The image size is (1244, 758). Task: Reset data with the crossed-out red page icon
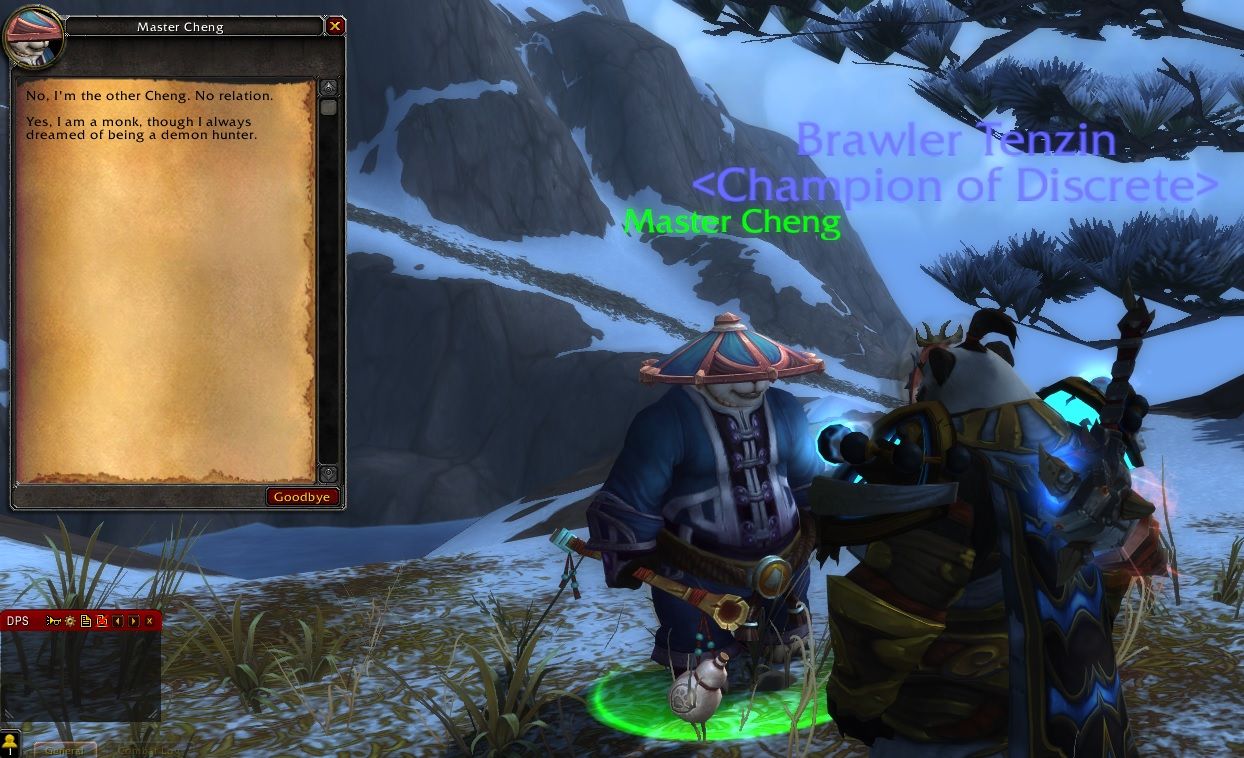tap(101, 621)
